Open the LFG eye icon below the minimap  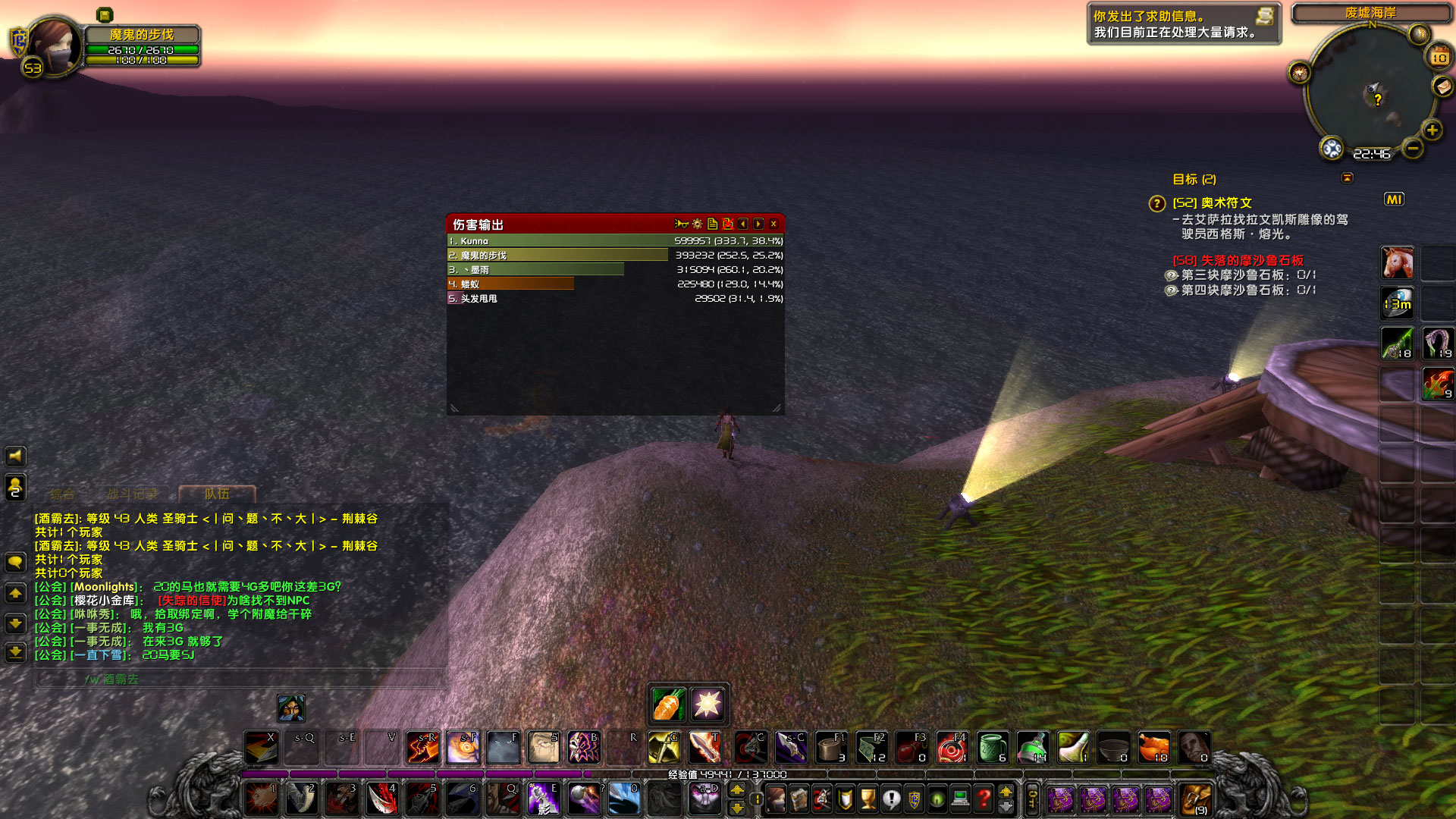(x=1332, y=149)
